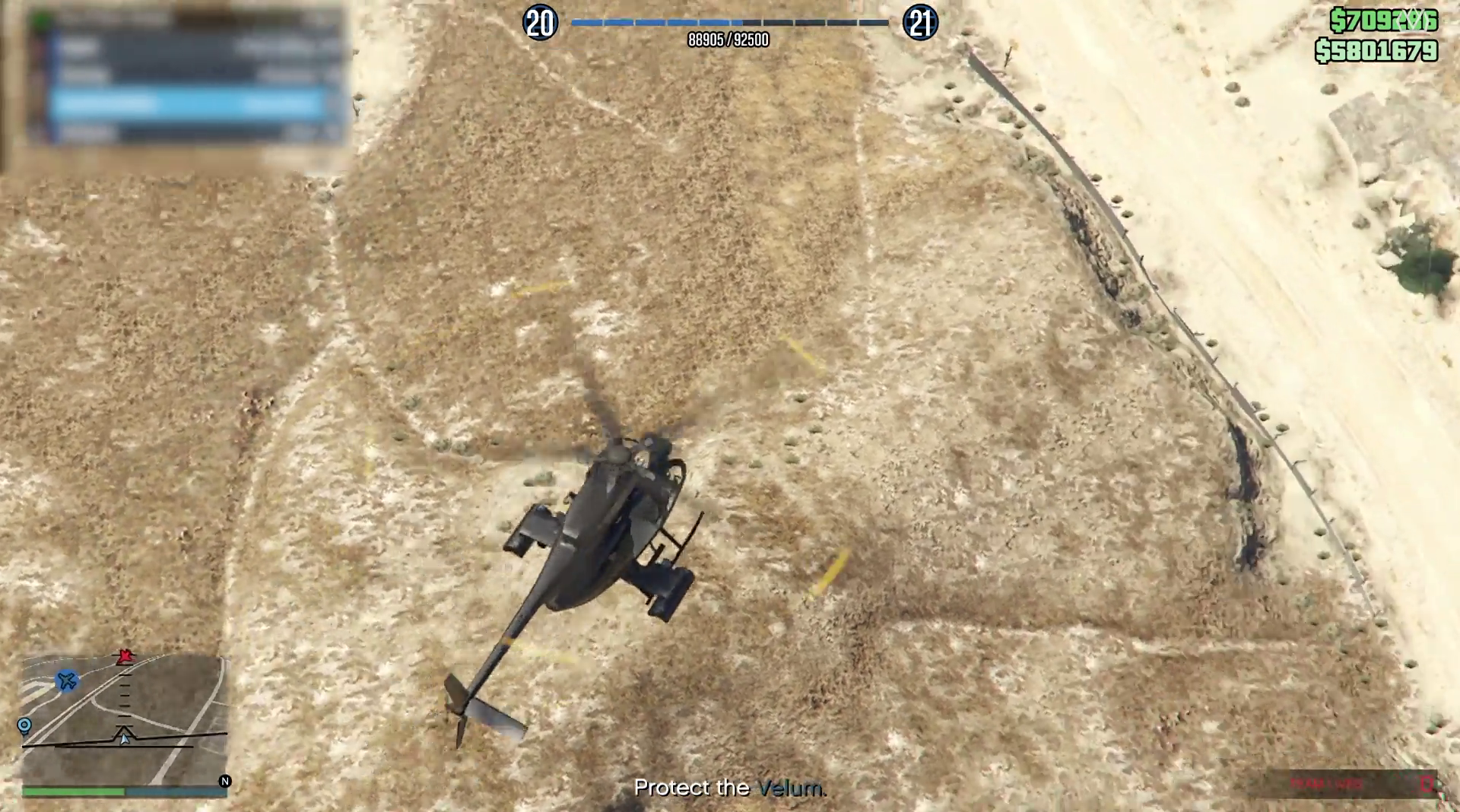Click the rank 20 globe badge

point(541,24)
